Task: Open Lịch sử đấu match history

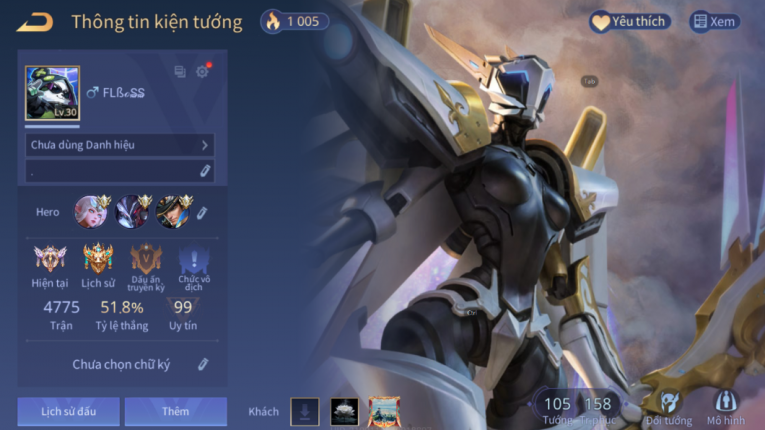Action: point(68,411)
